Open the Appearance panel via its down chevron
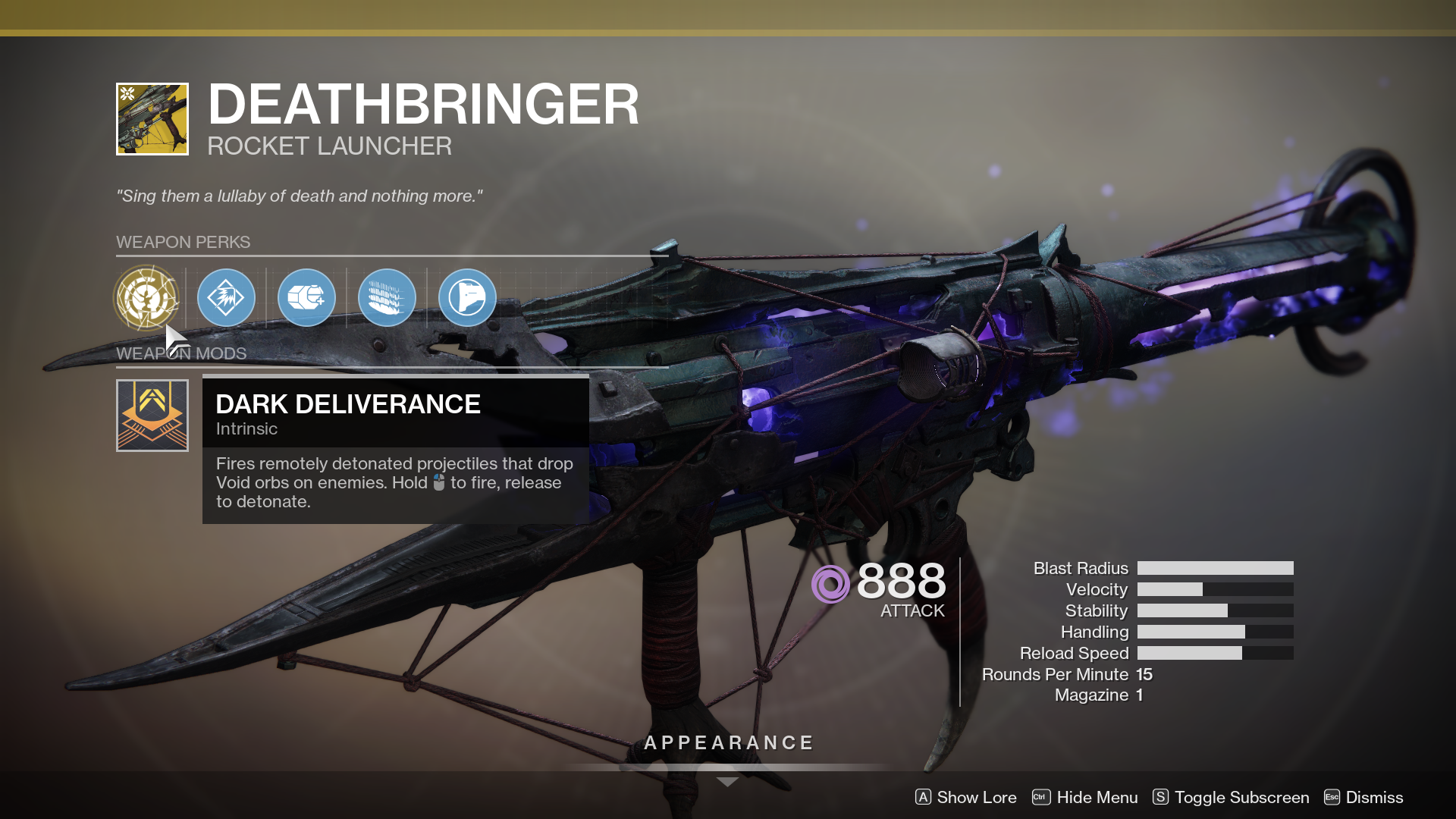This screenshot has height=819, width=1456. (727, 781)
